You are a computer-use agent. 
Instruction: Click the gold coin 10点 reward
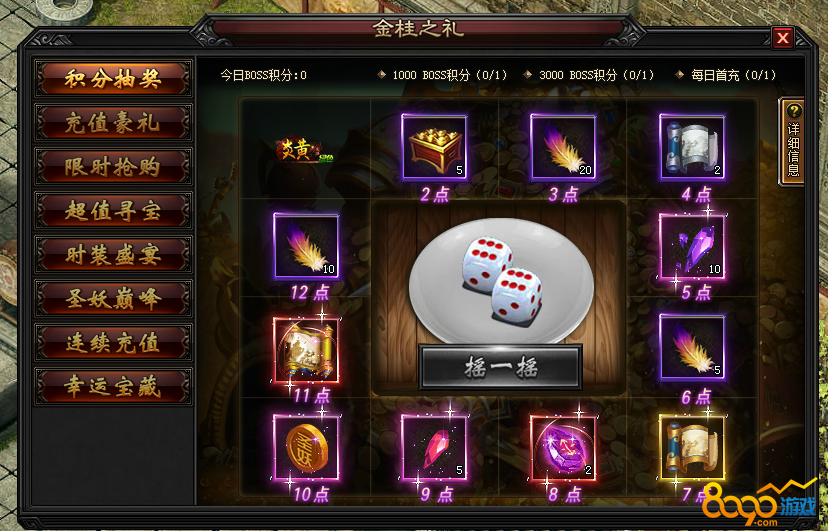pyautogui.click(x=306, y=447)
